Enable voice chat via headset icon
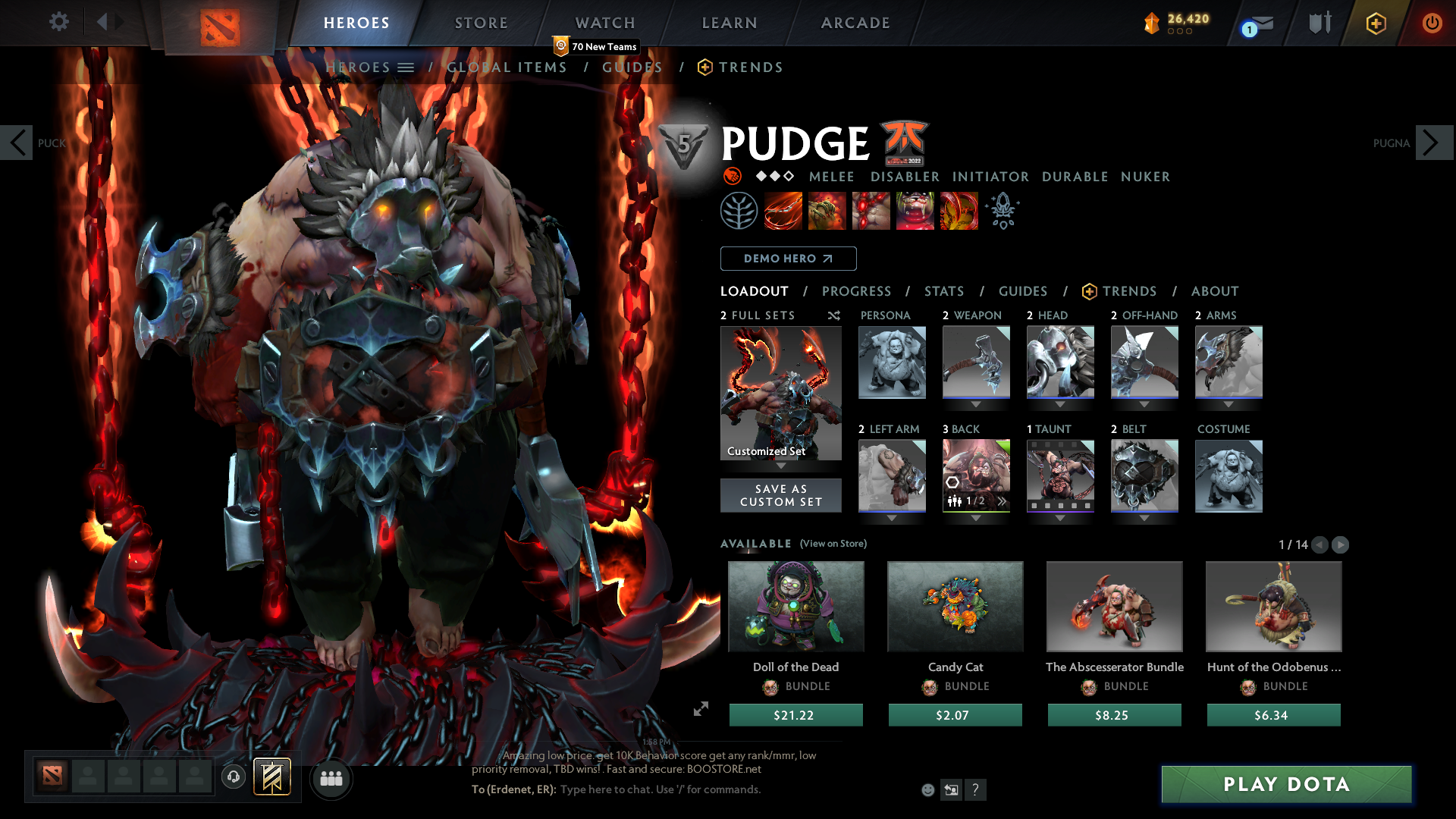The width and height of the screenshot is (1456, 819). tap(233, 777)
